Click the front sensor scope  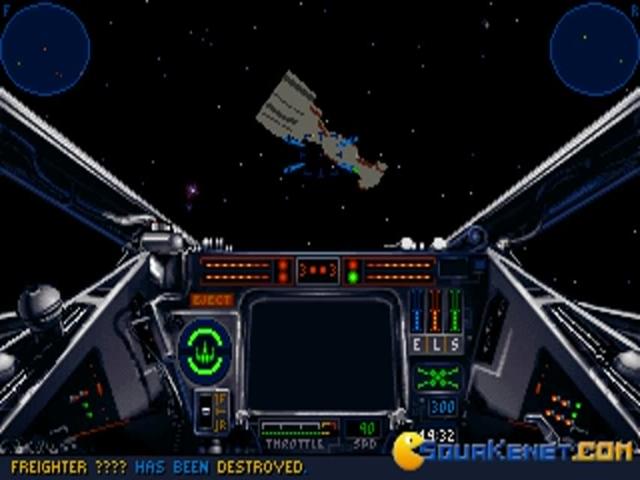coord(44,47)
